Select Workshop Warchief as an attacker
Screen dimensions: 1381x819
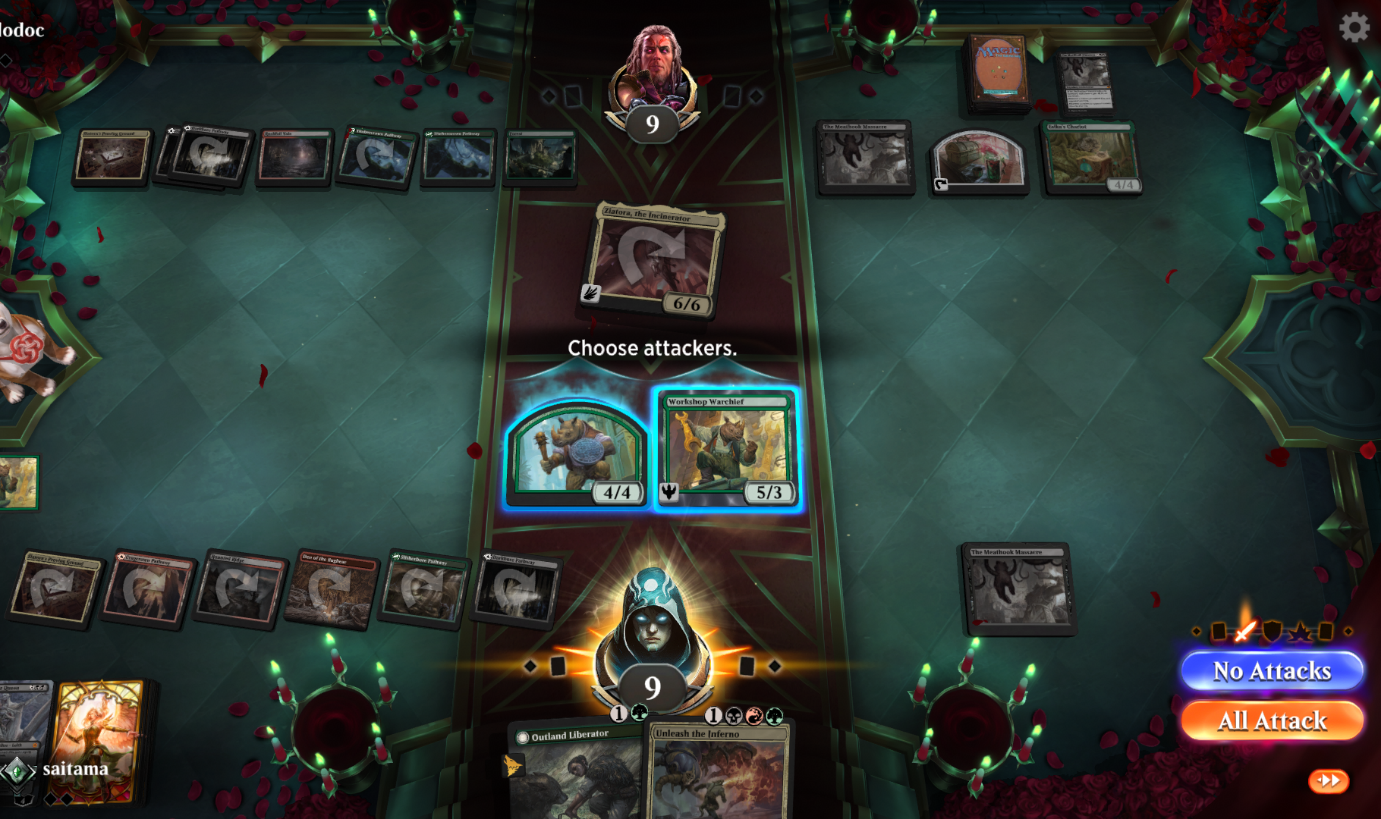click(x=727, y=449)
